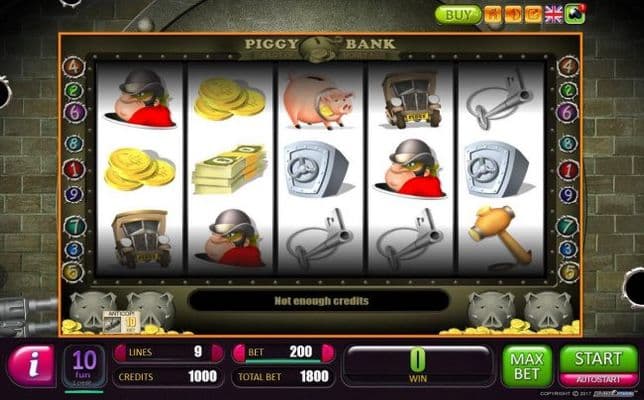Raise the bet amount
Screen dimensions: 644x400
click(x=328, y=352)
